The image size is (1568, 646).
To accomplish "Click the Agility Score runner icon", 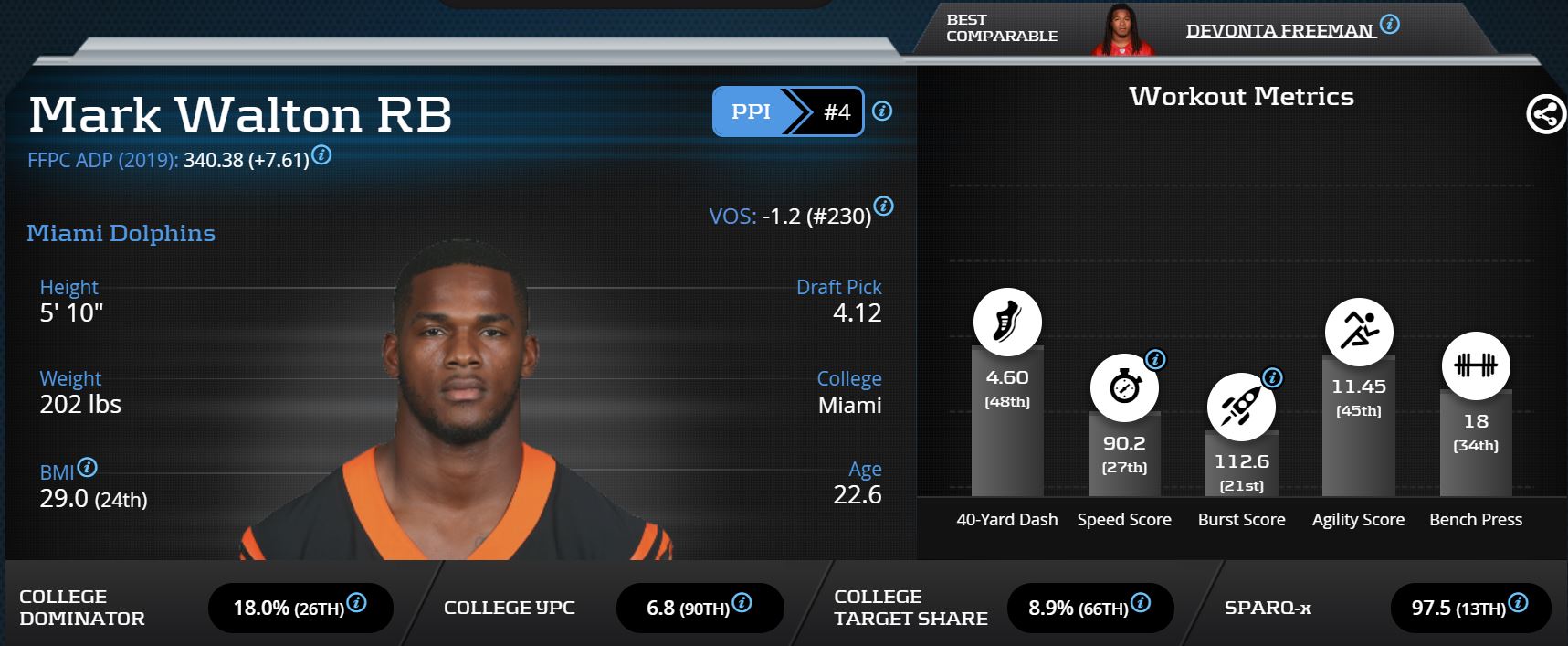I will (1359, 331).
